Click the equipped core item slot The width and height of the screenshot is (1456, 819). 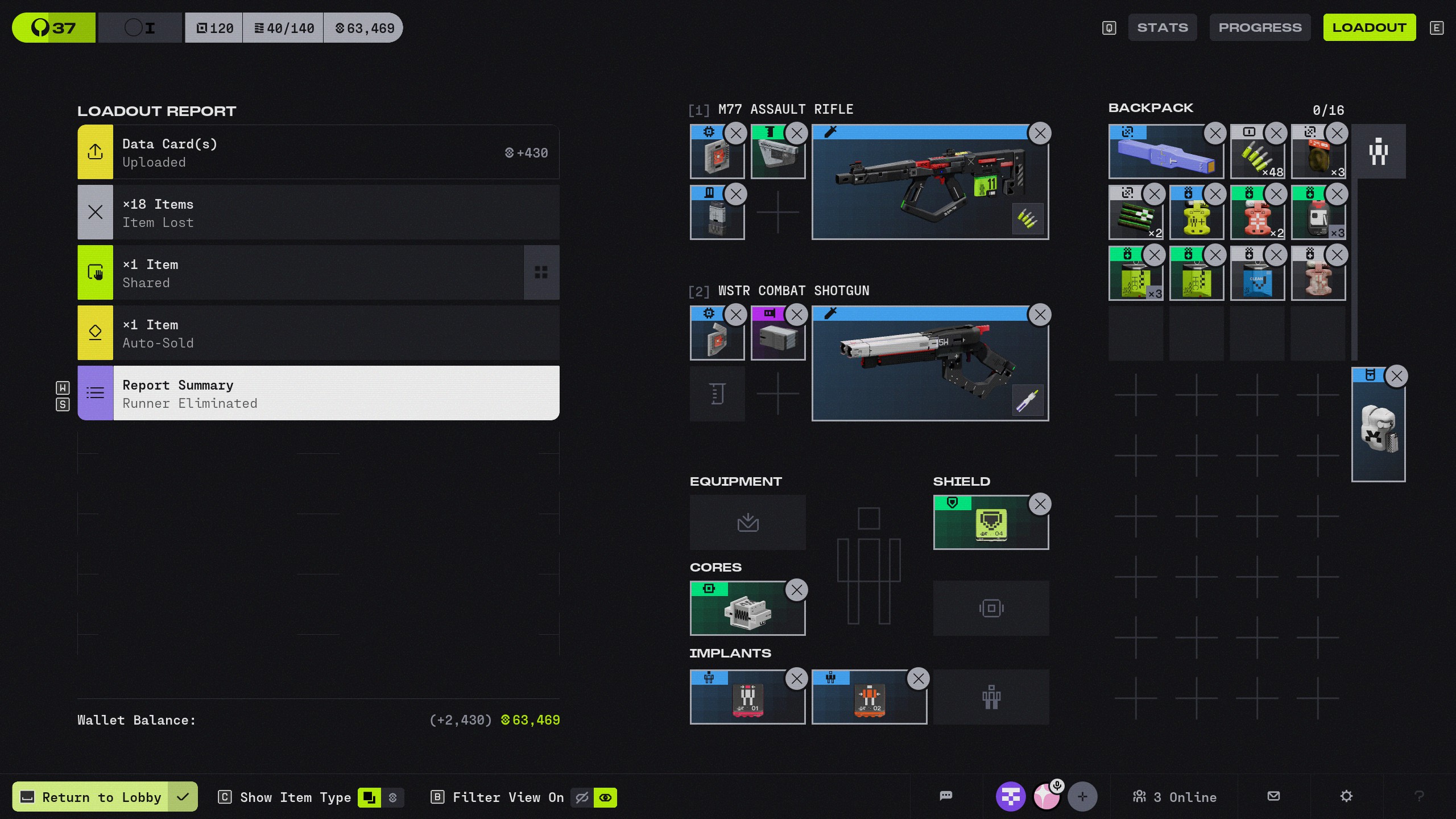click(747, 609)
